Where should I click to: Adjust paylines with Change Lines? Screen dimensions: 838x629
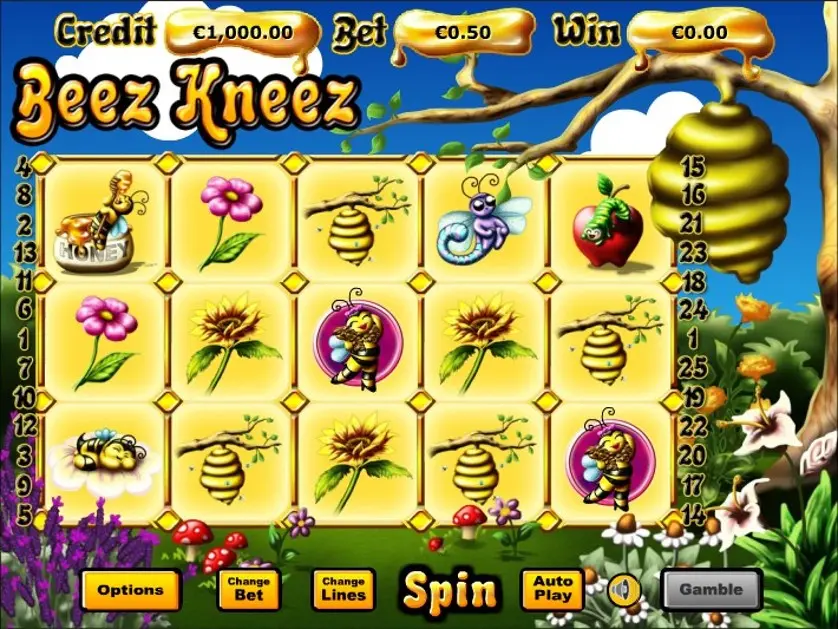point(343,589)
